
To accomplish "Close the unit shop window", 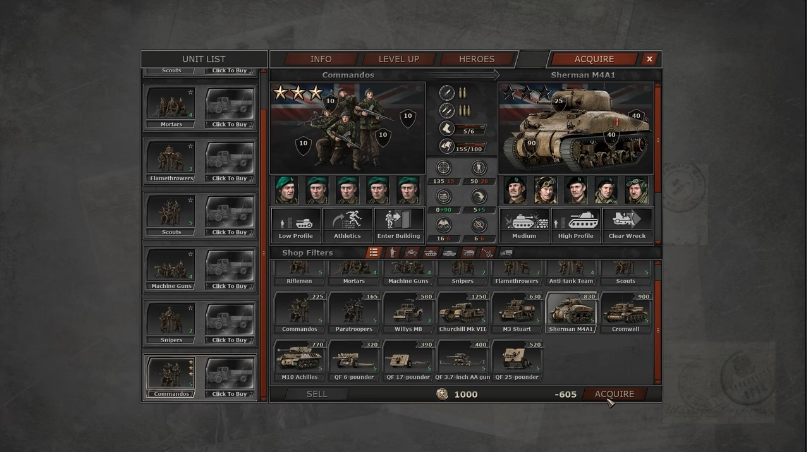I will (649, 59).
